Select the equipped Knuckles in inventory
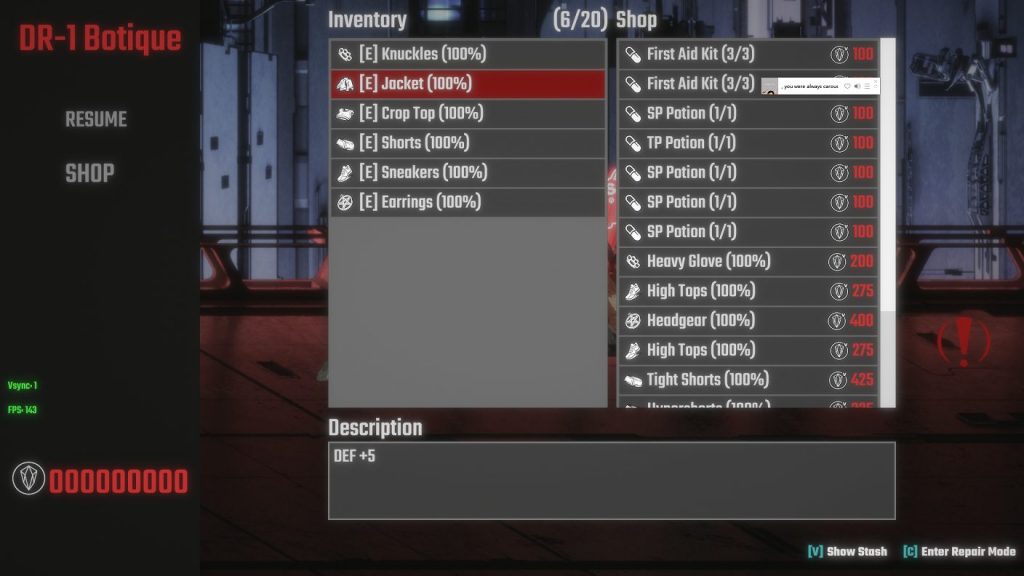1024x576 pixels. 467,54
